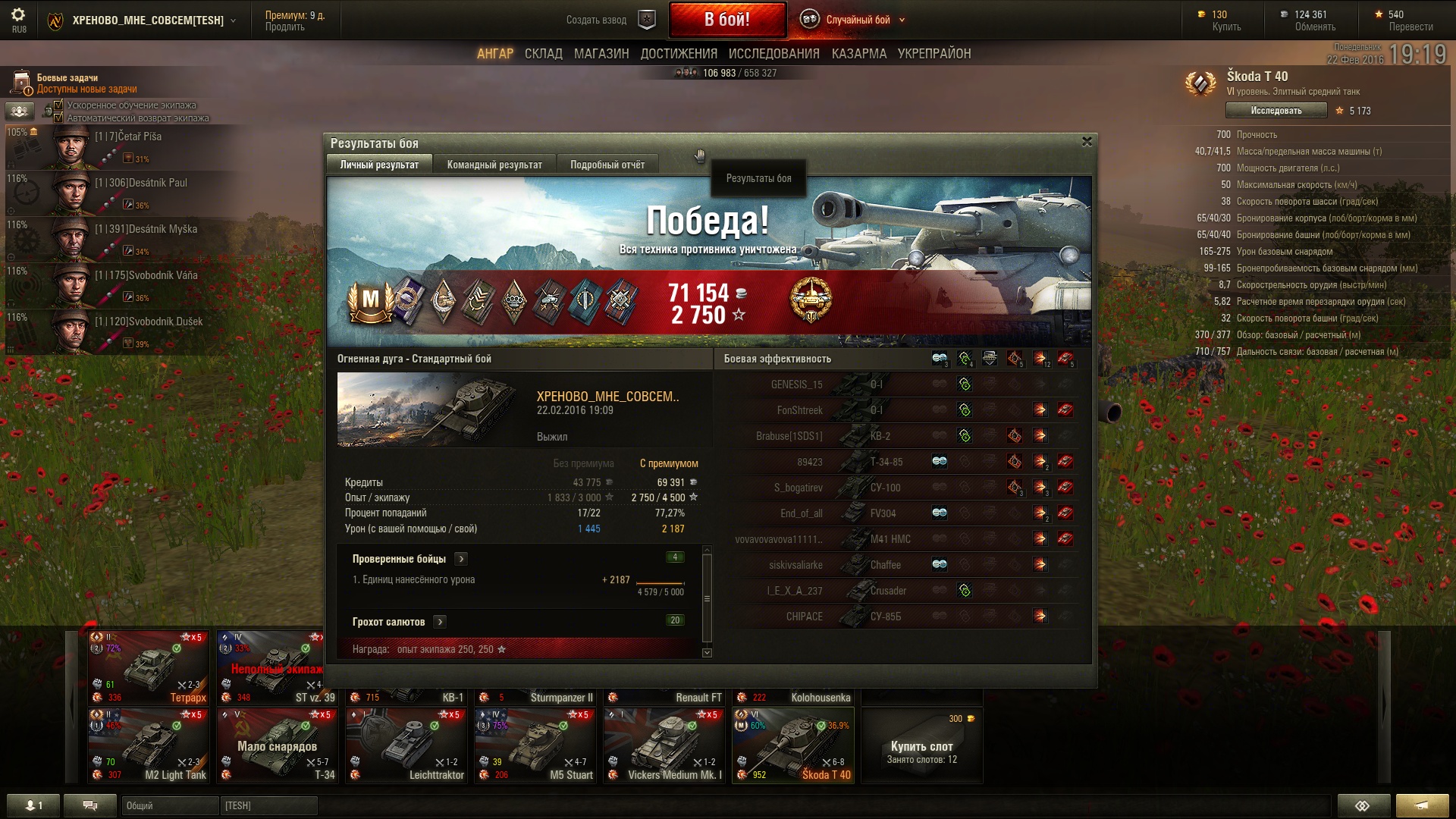Start battle with the red В бой! button
Screen dimensions: 1456x819
pos(726,20)
